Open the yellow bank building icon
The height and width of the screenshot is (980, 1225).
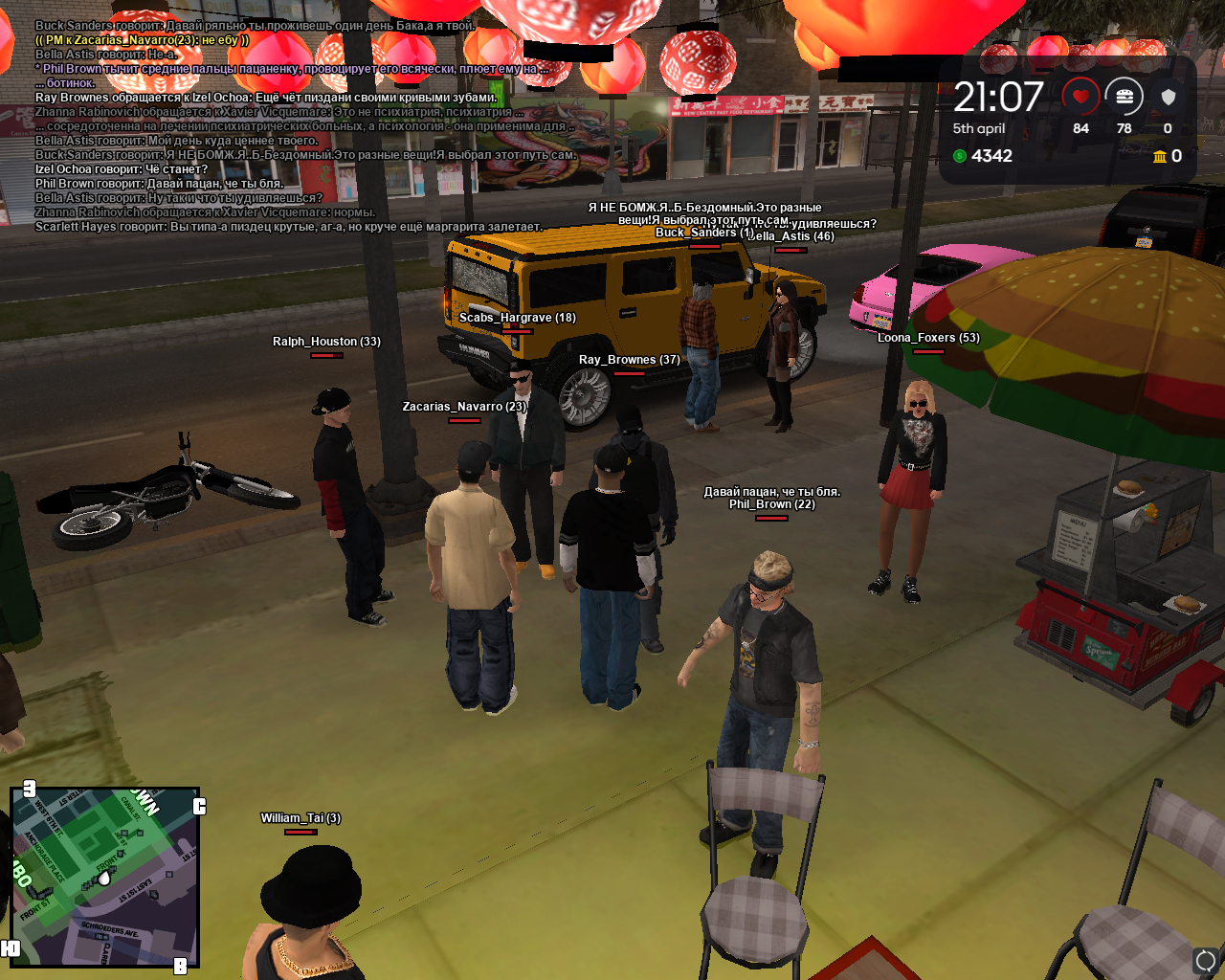coord(1159,156)
